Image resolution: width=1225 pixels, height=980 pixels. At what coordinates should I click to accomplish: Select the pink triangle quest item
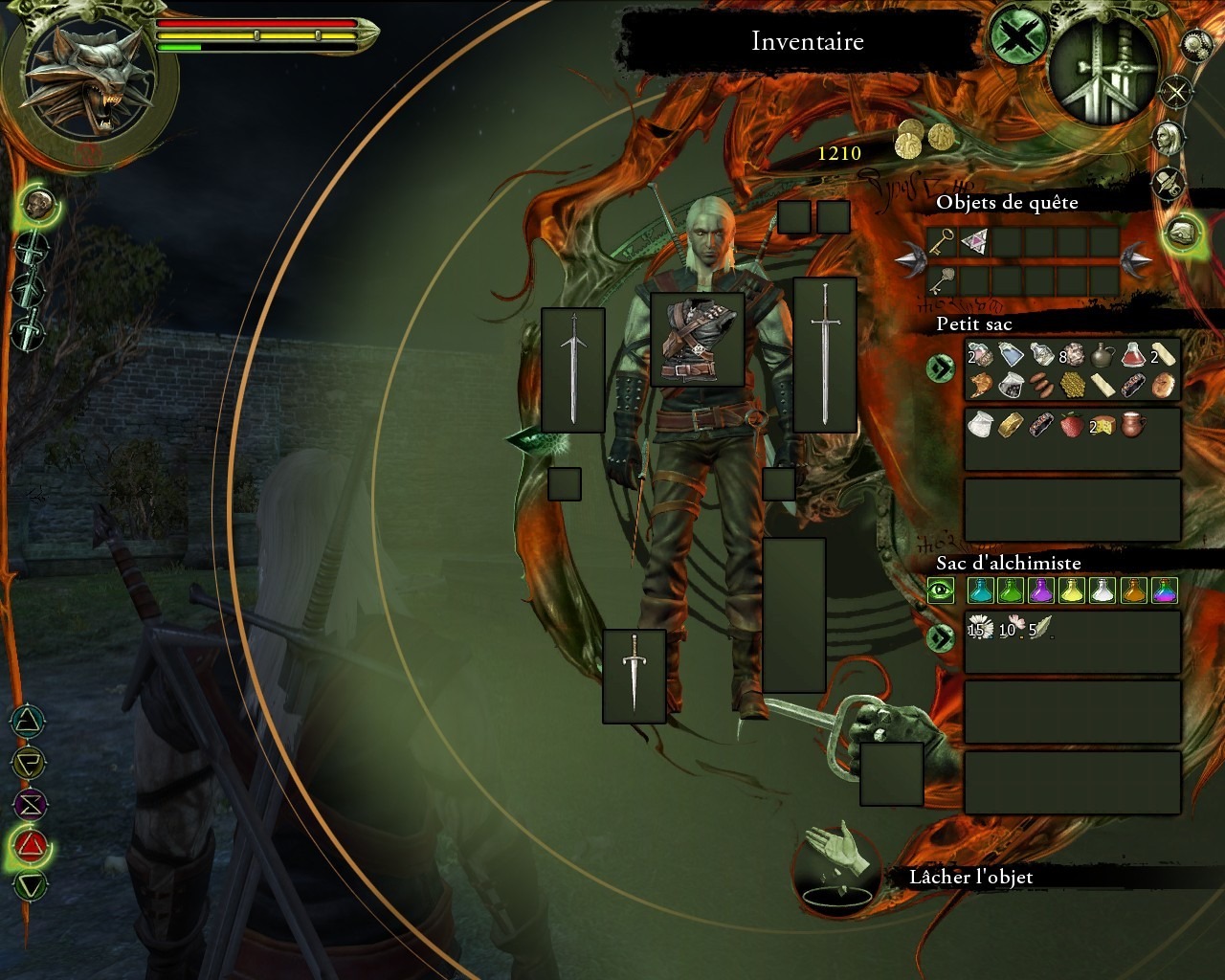pyautogui.click(x=974, y=242)
